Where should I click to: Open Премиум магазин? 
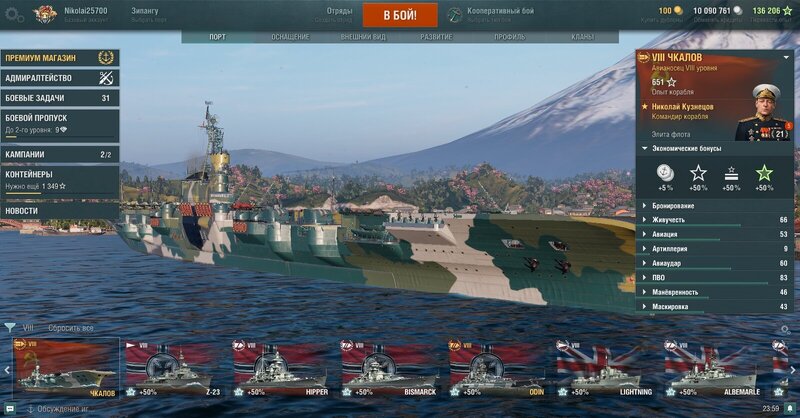click(x=59, y=58)
